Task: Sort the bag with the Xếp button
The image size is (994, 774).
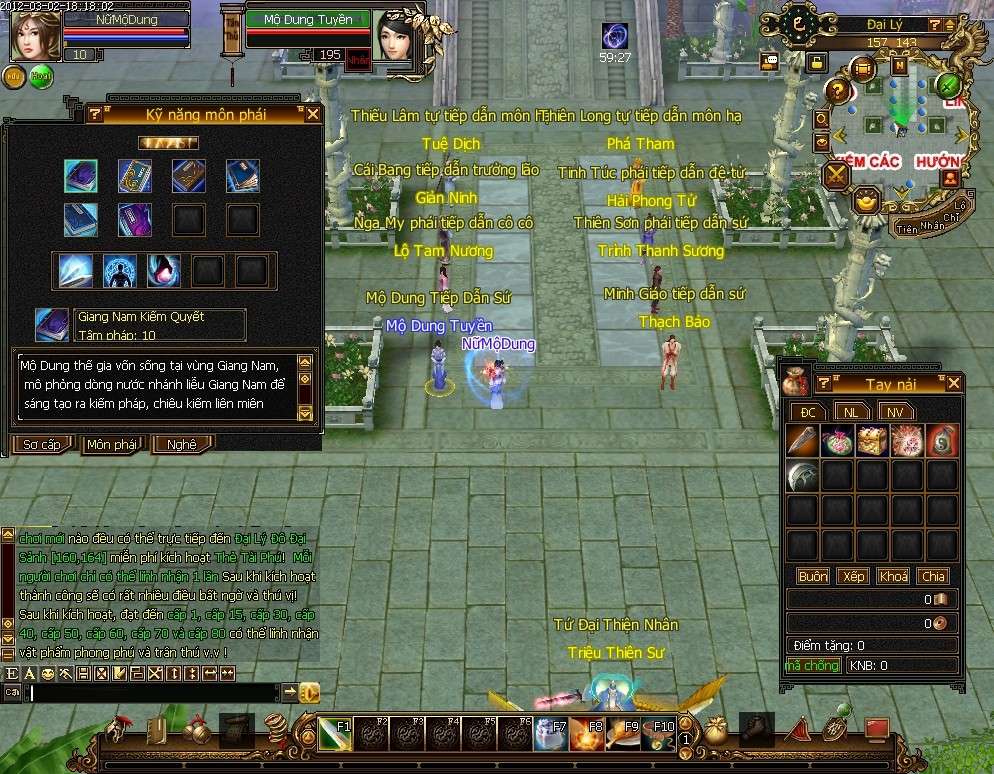Action: tap(853, 576)
